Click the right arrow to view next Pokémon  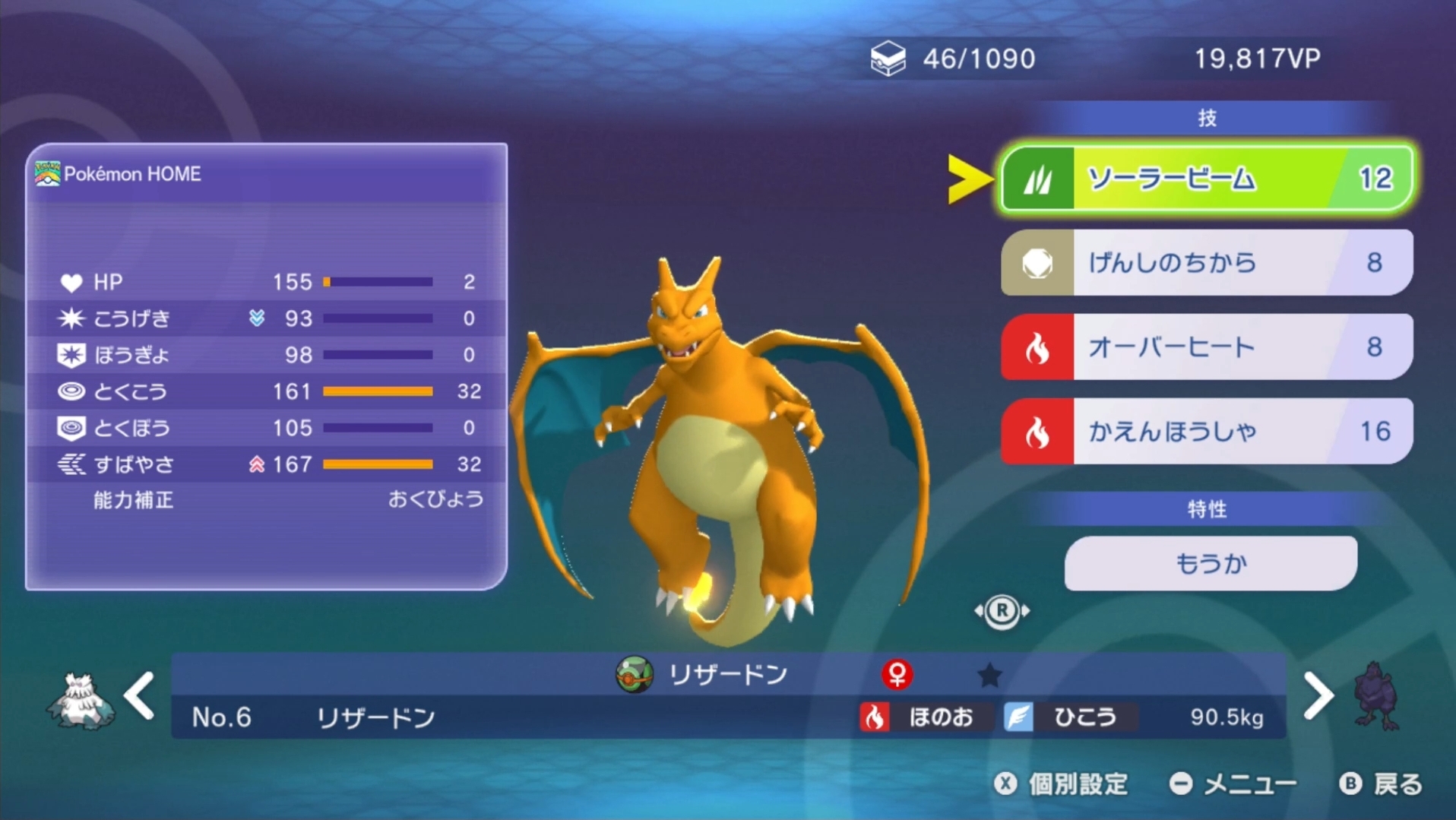tap(1319, 694)
